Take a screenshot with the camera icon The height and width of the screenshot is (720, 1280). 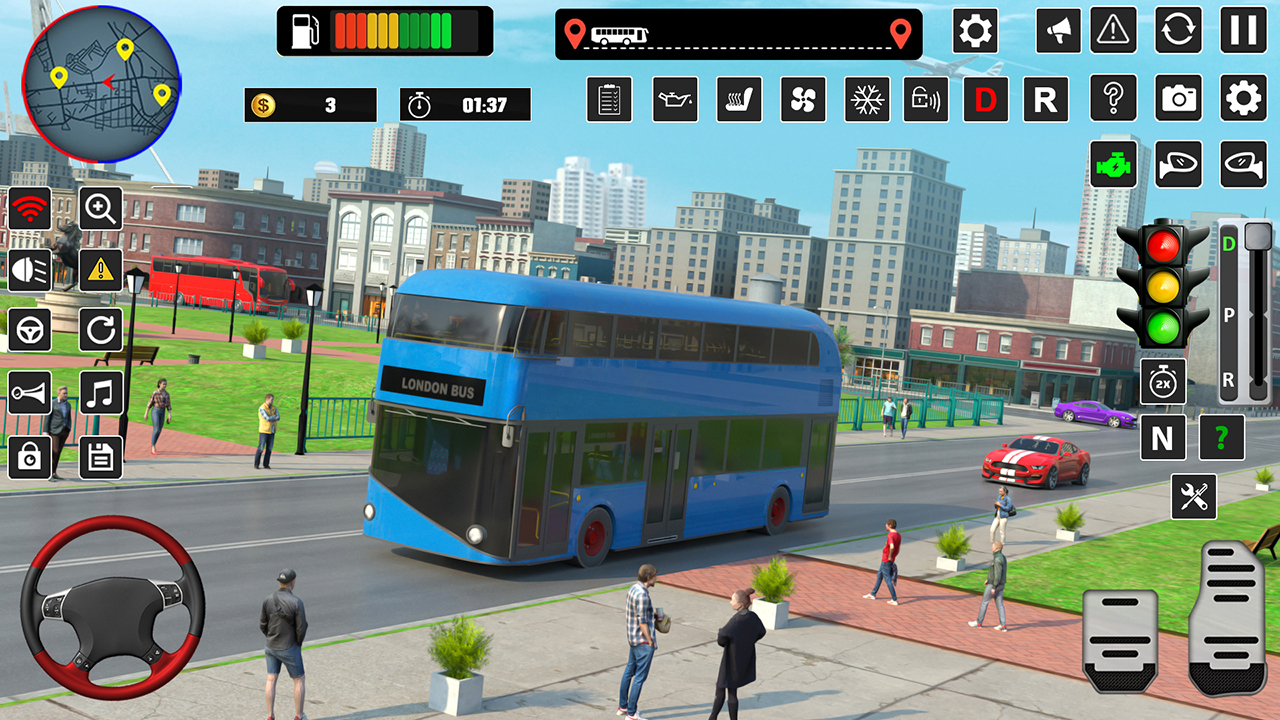1179,98
